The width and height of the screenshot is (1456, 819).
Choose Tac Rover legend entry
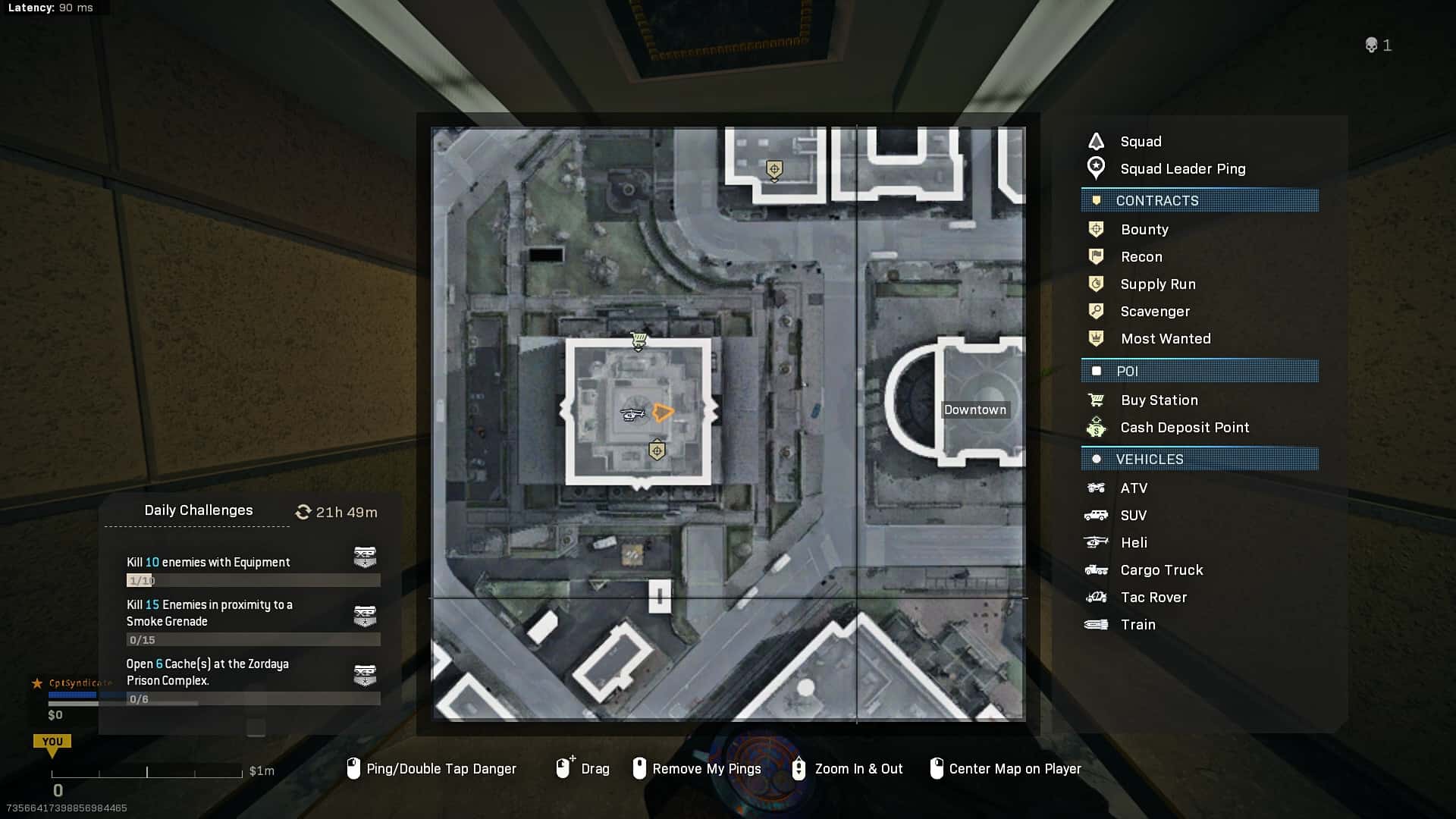(1153, 597)
